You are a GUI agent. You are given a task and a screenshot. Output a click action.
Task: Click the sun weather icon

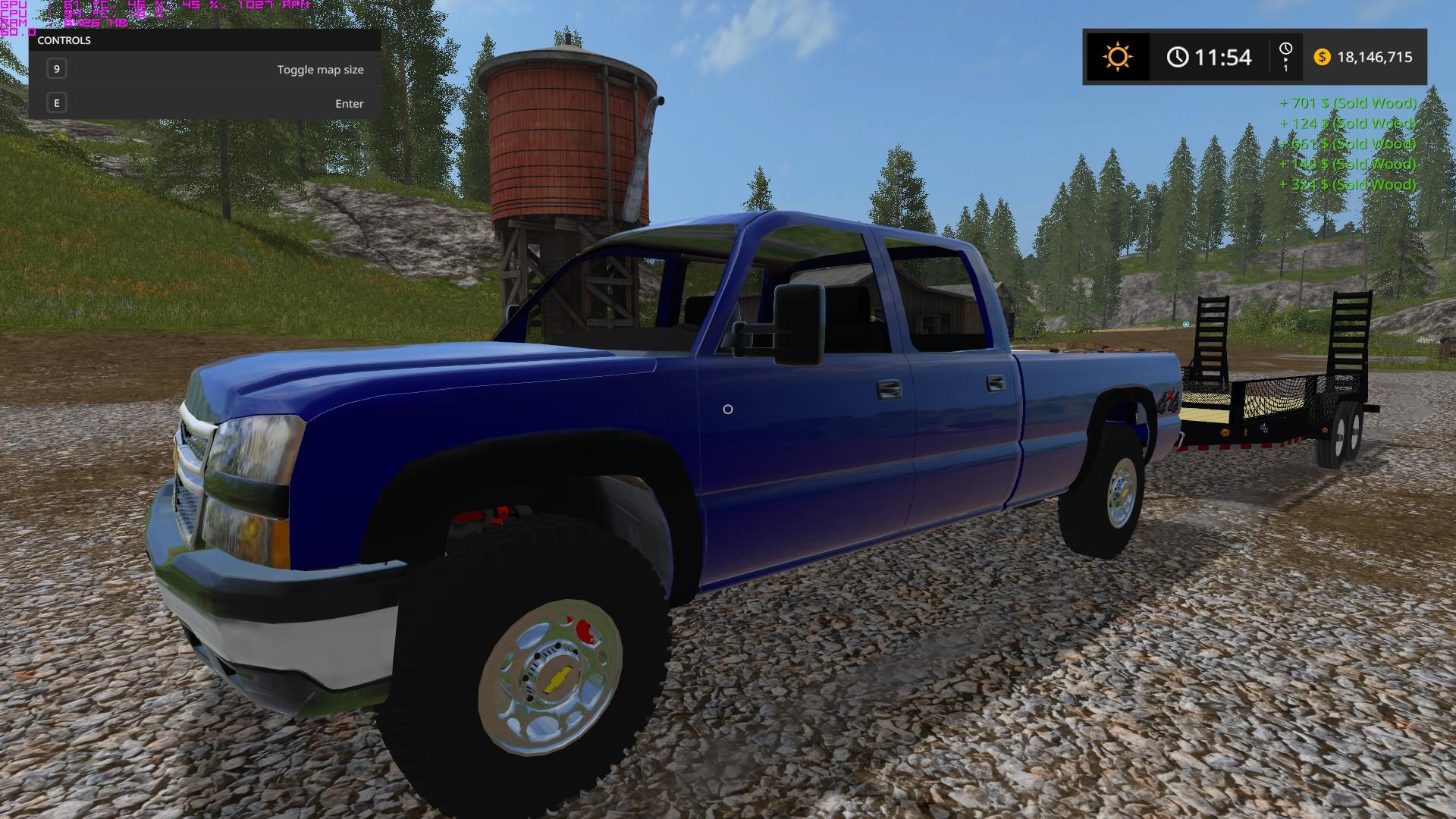pyautogui.click(x=1117, y=57)
